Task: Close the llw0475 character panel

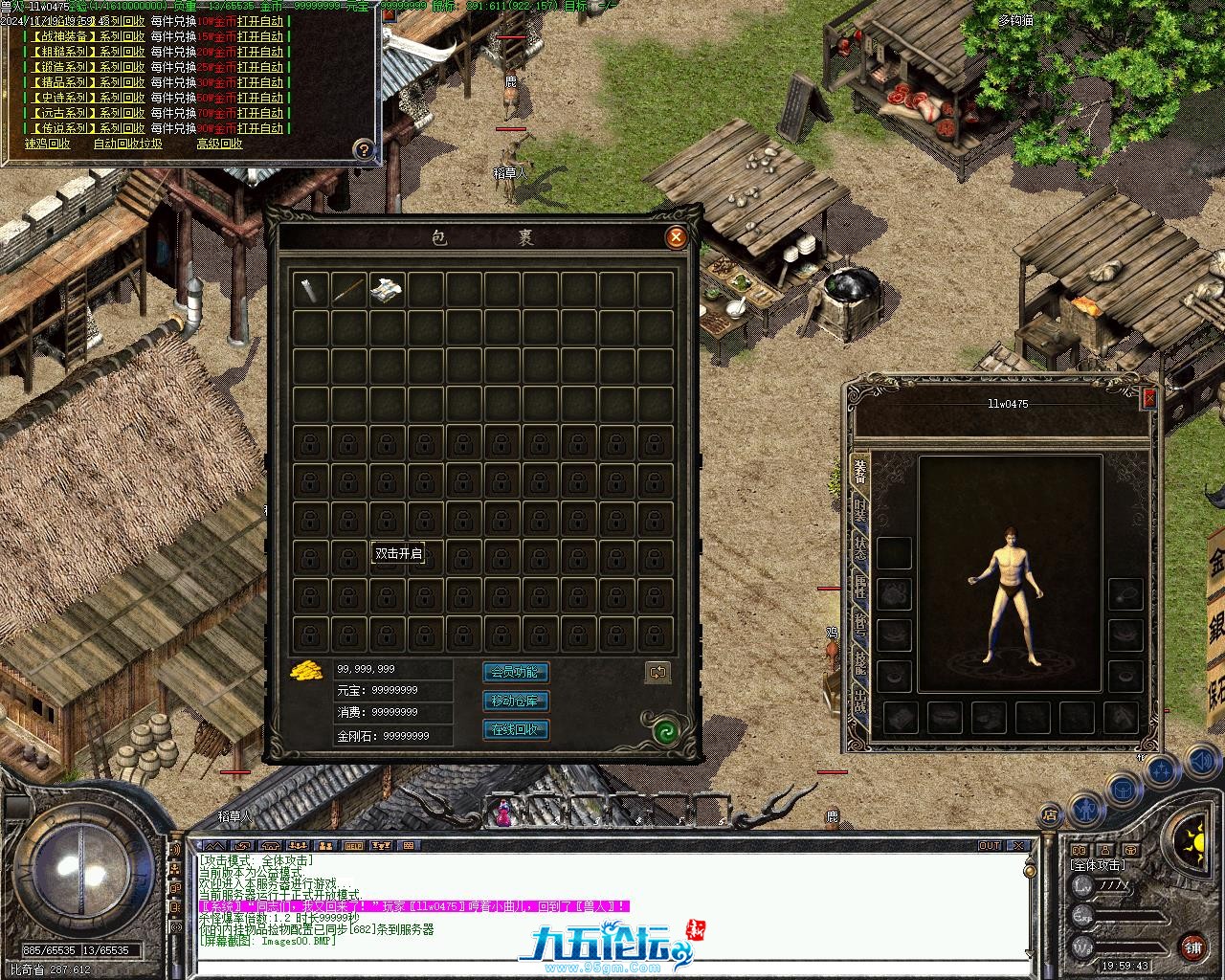Action: (1149, 399)
